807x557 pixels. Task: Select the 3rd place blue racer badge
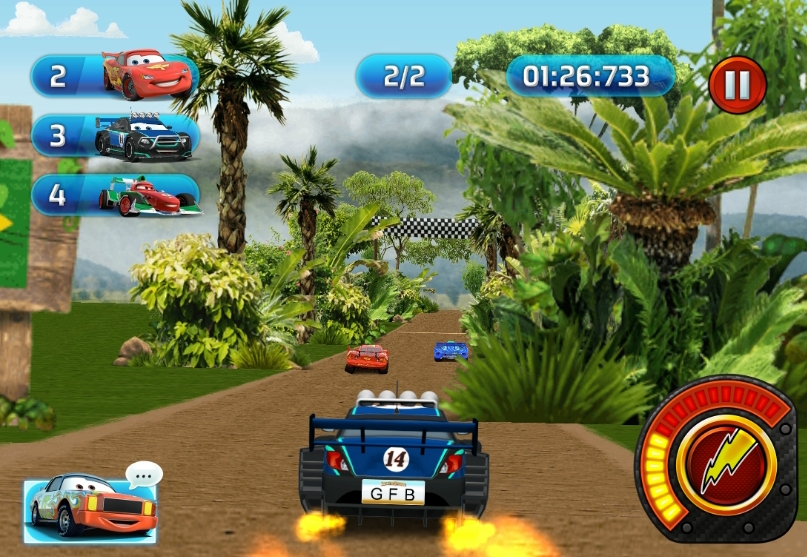[113, 136]
